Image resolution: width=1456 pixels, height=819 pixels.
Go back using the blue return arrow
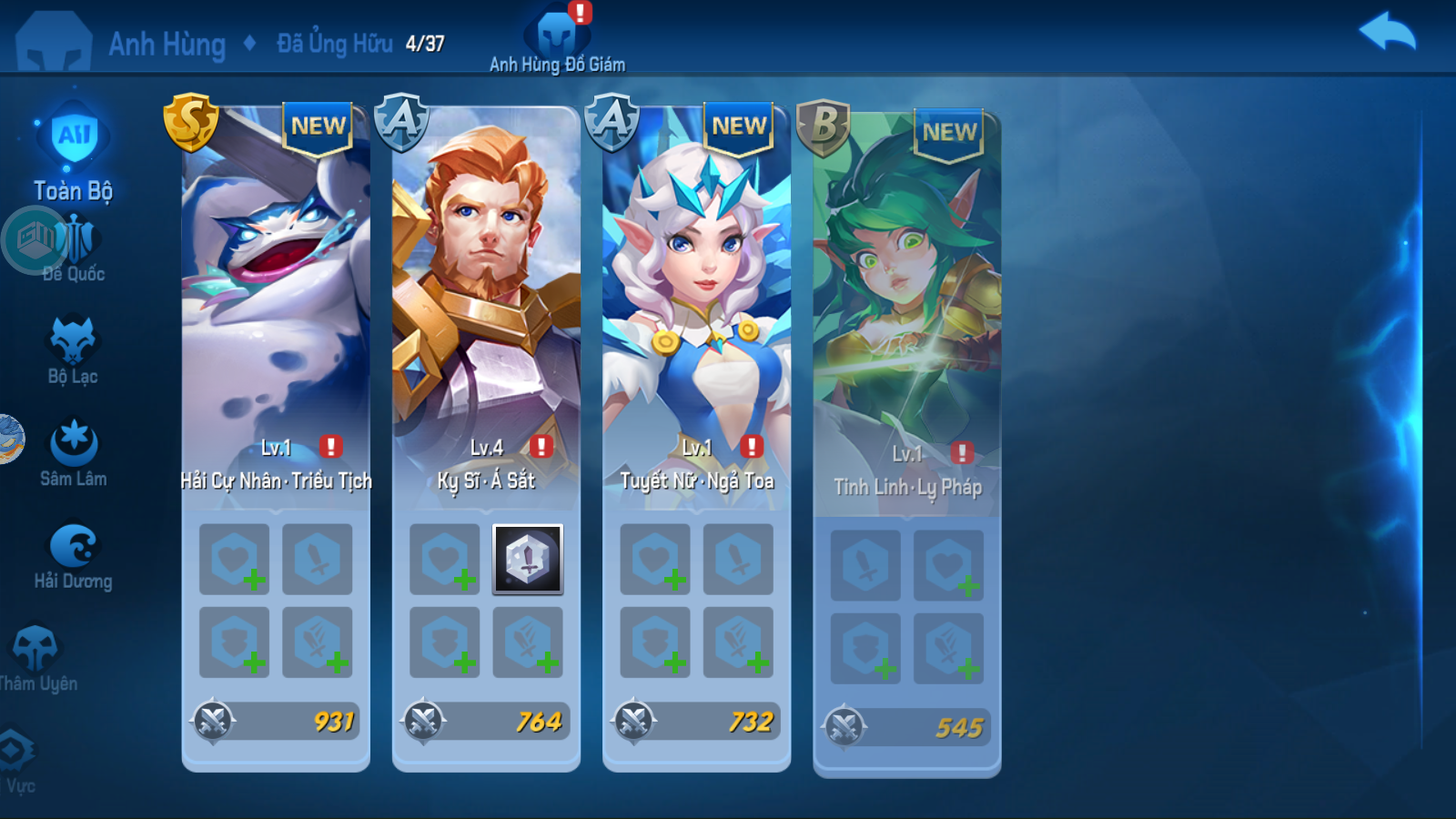tap(1387, 34)
